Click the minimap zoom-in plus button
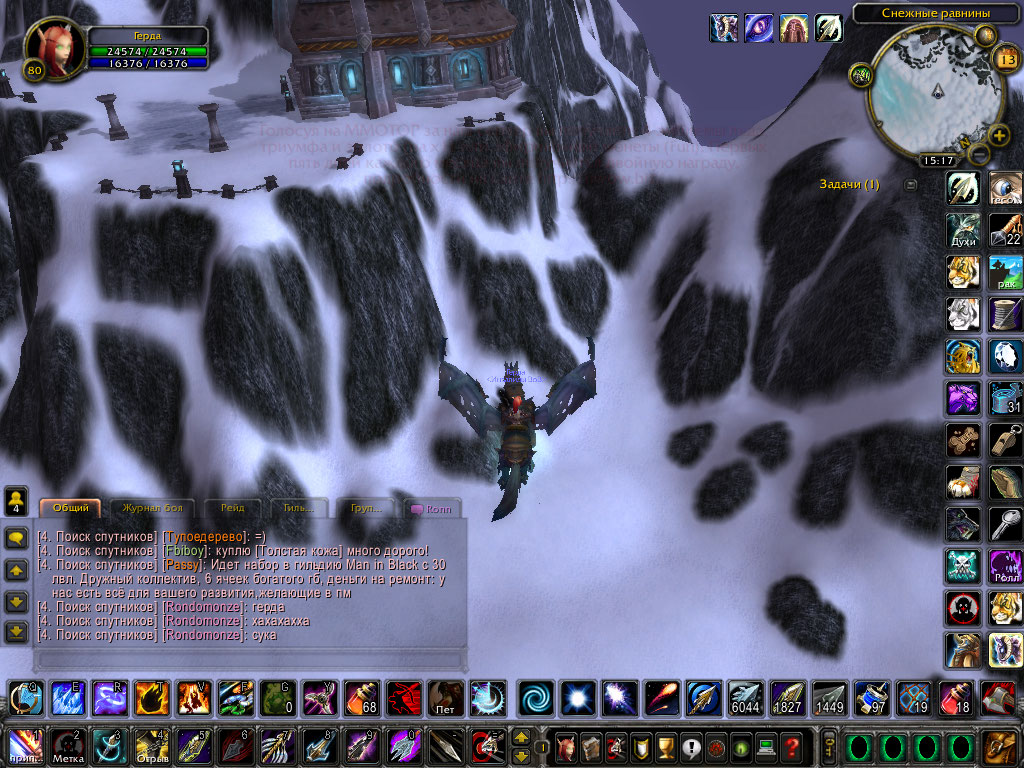1024x768 pixels. (998, 136)
